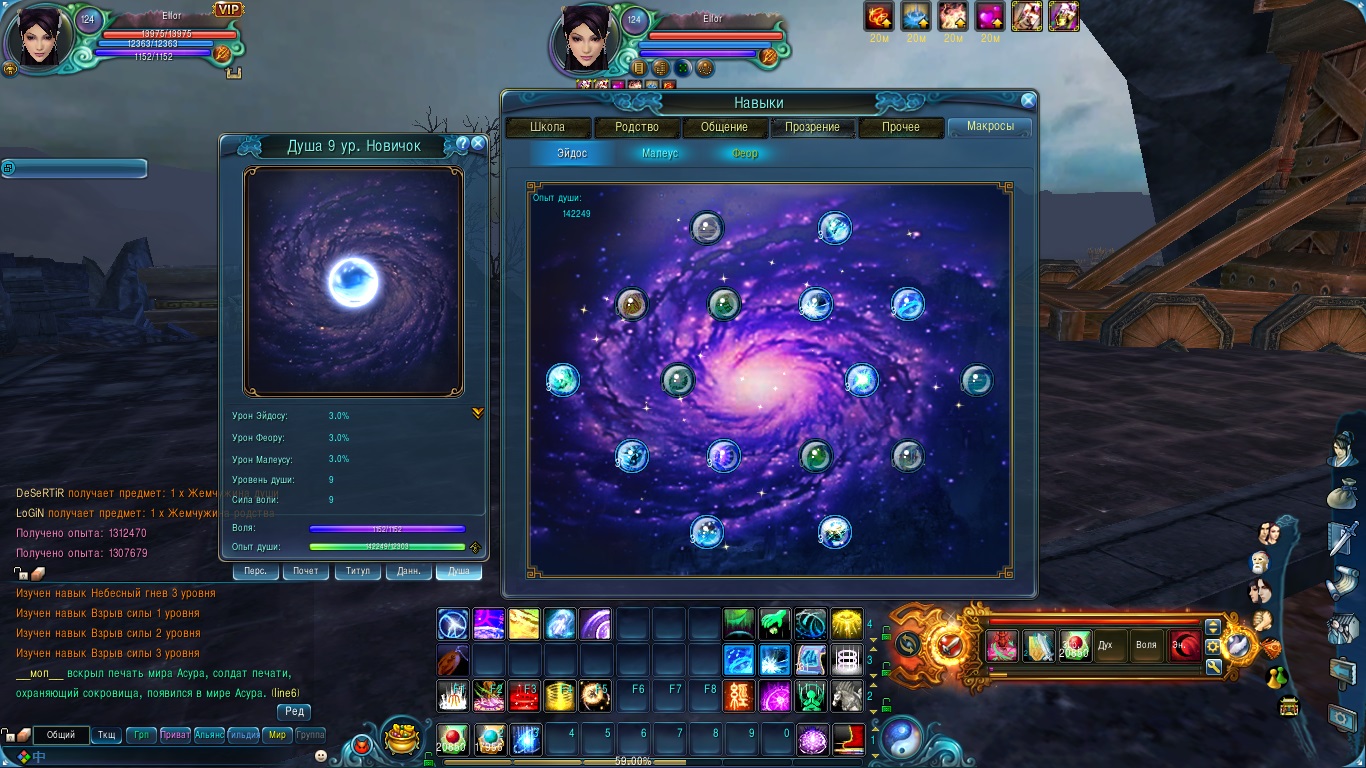Viewport: 1366px width, 768px height.
Task: Close the Навыки skills window
Action: tap(1027, 101)
